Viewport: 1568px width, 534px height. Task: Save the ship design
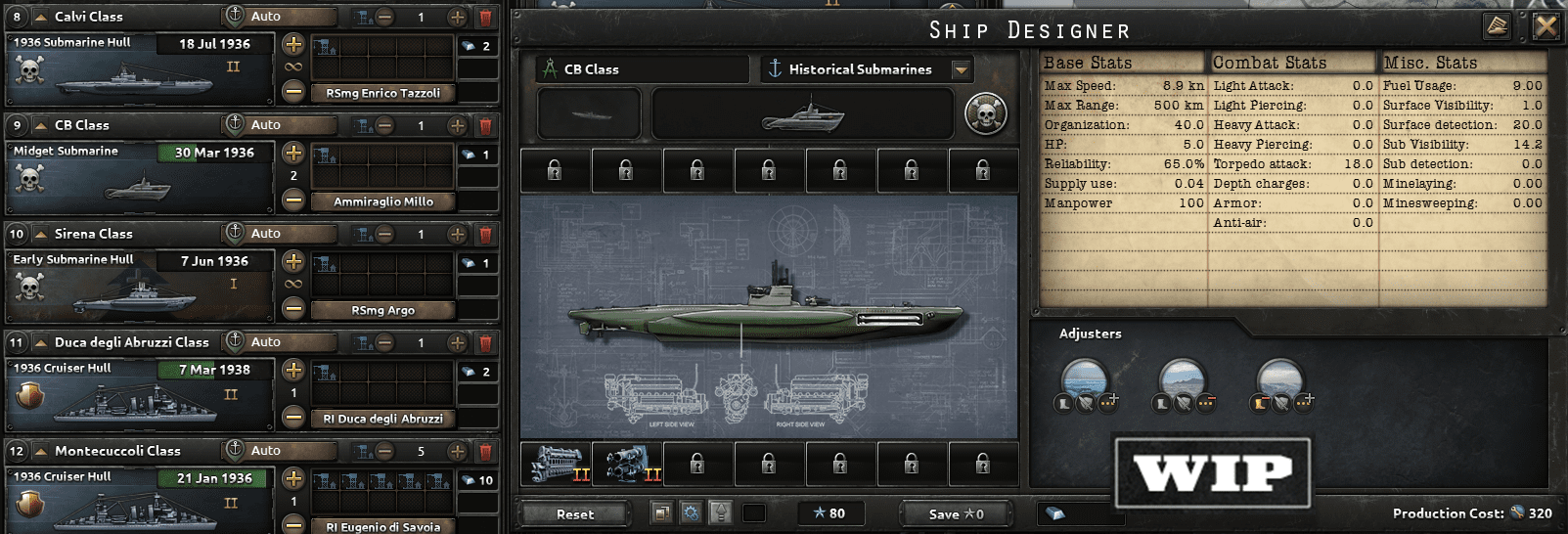[956, 513]
